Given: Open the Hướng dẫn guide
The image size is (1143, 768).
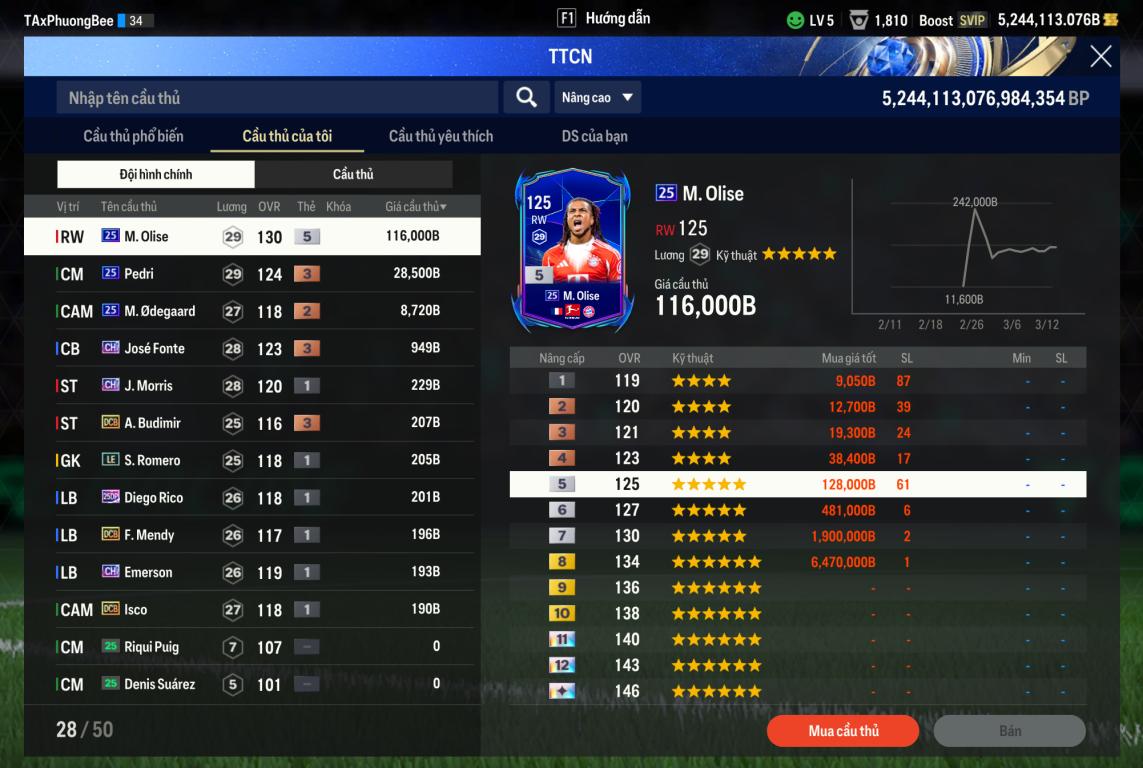Looking at the screenshot, I should (x=604, y=19).
